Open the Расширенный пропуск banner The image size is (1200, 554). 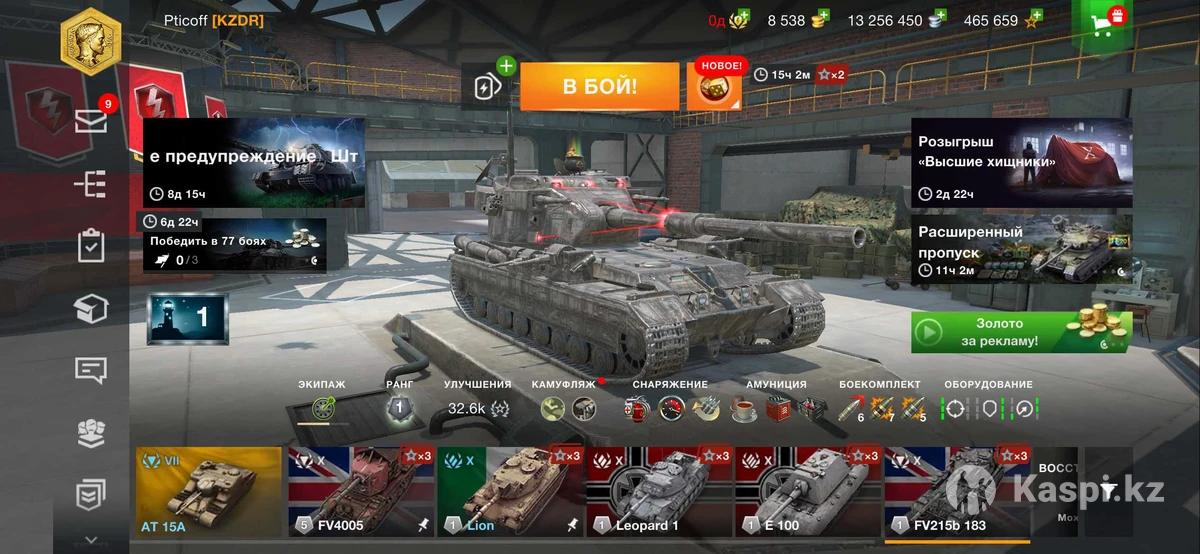(1021, 249)
